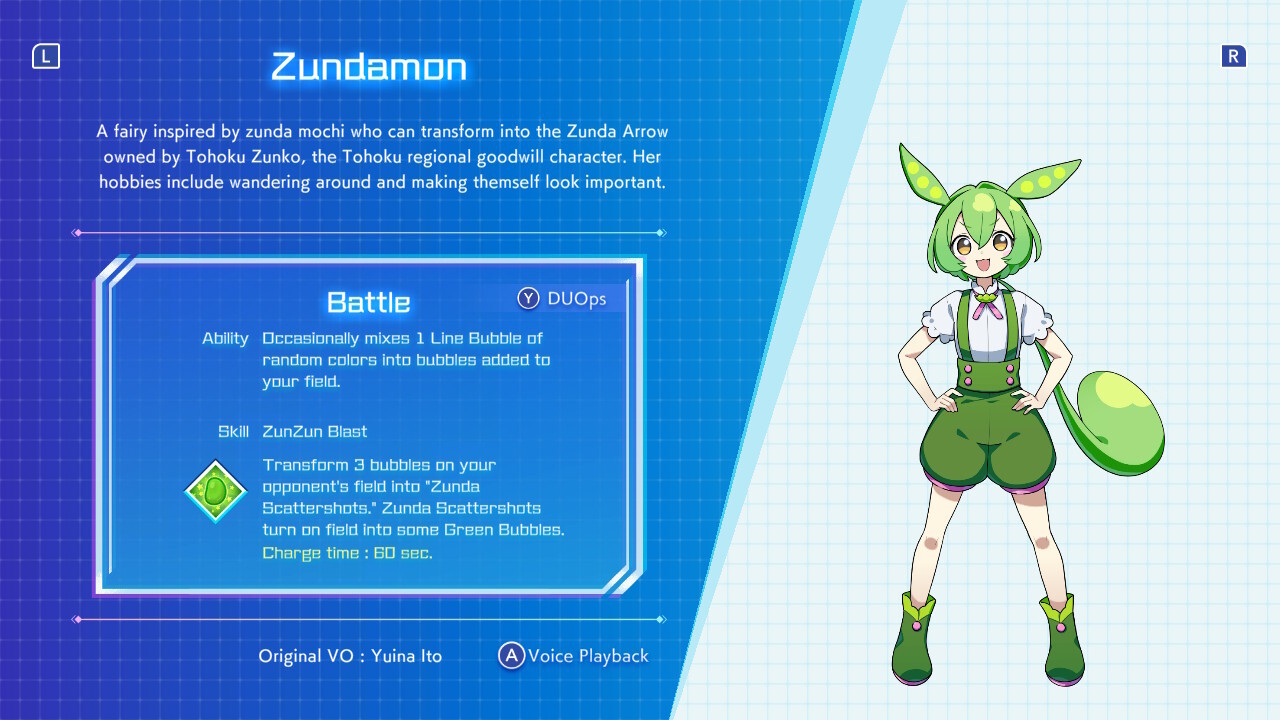Click the pink diamond arrow on the upper divider
Screen dimensions: 1280x720
[x=77, y=232]
